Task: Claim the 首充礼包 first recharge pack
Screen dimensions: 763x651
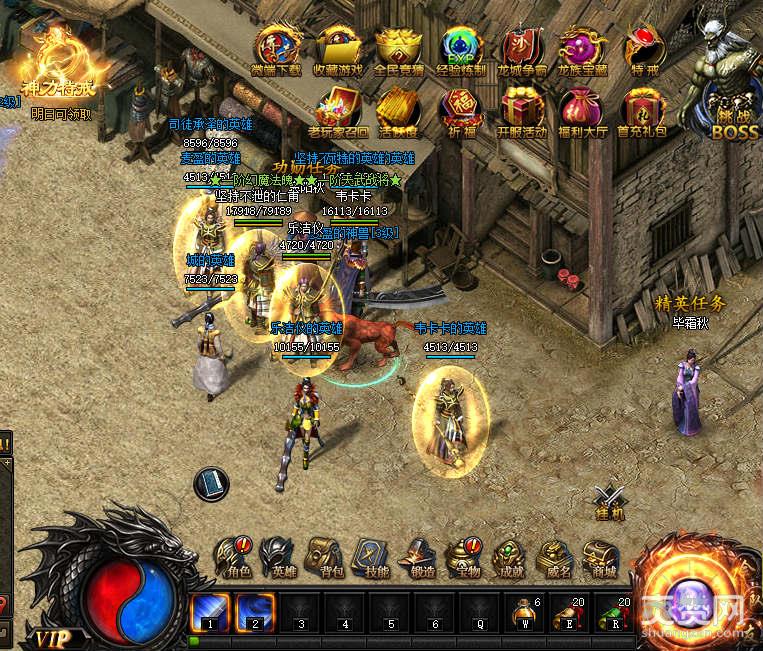Action: click(x=643, y=110)
